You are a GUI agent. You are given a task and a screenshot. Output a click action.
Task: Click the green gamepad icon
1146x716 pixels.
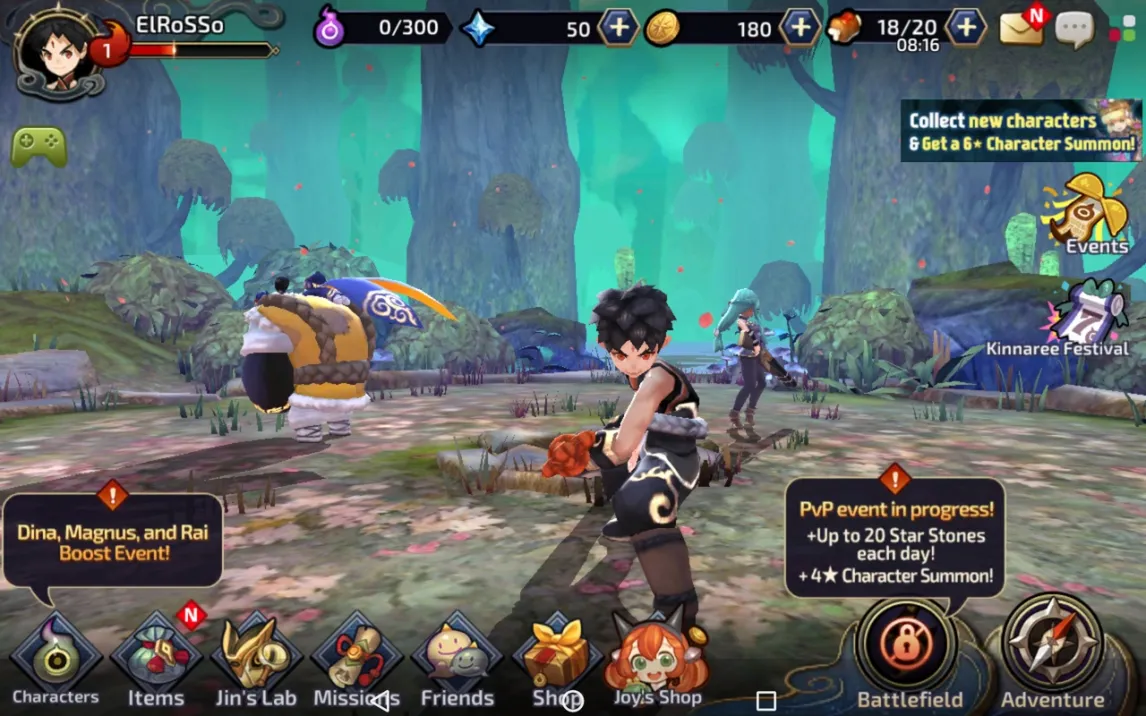(x=39, y=147)
